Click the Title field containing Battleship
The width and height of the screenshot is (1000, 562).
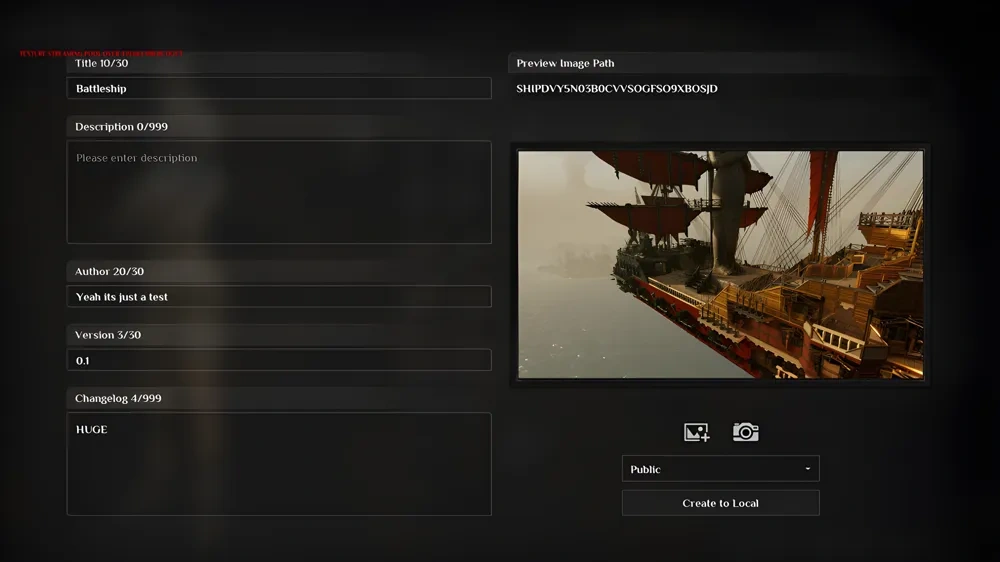point(279,89)
